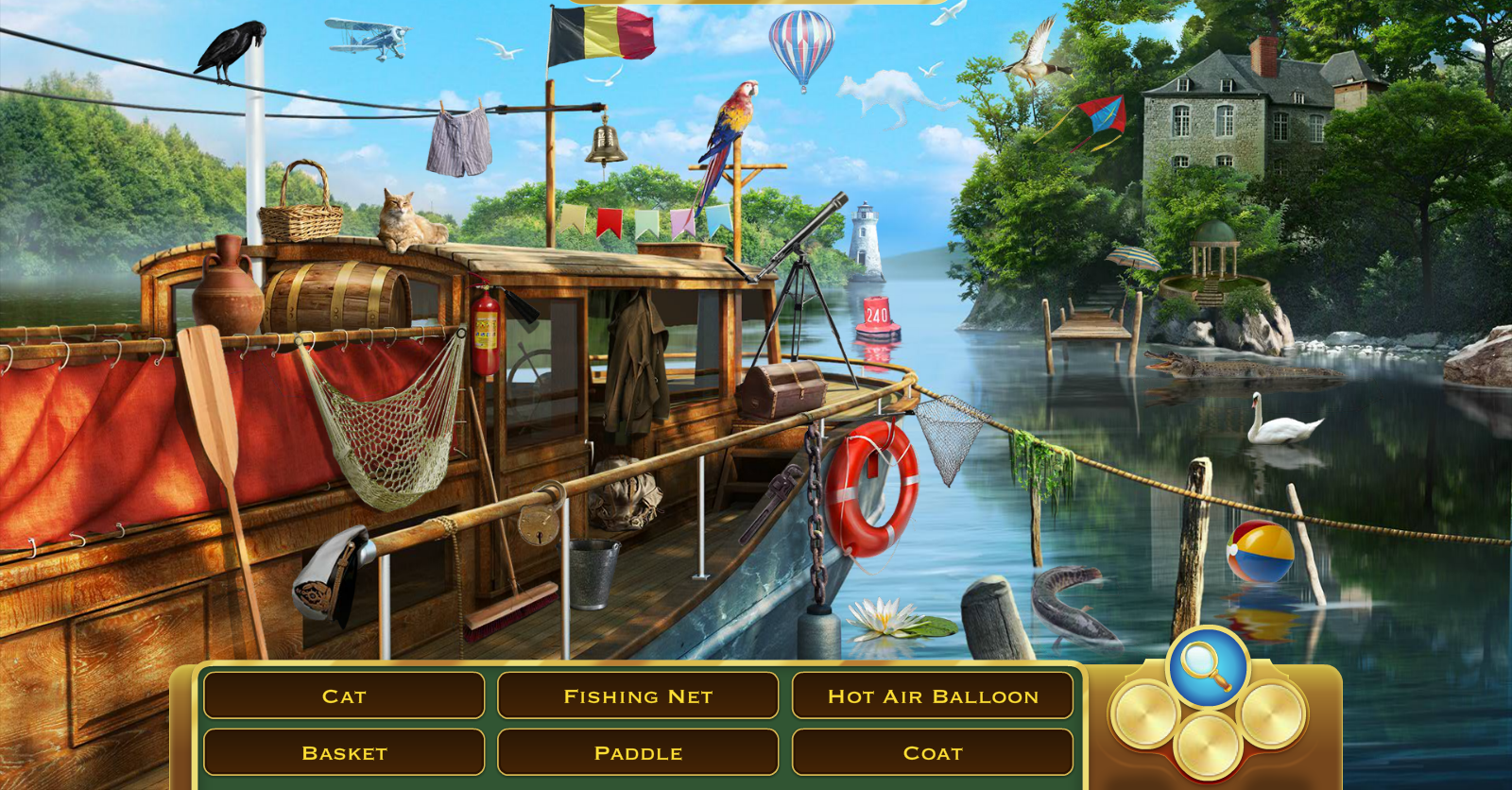Select the Coat list entry
The height and width of the screenshot is (790, 1512).
933,753
